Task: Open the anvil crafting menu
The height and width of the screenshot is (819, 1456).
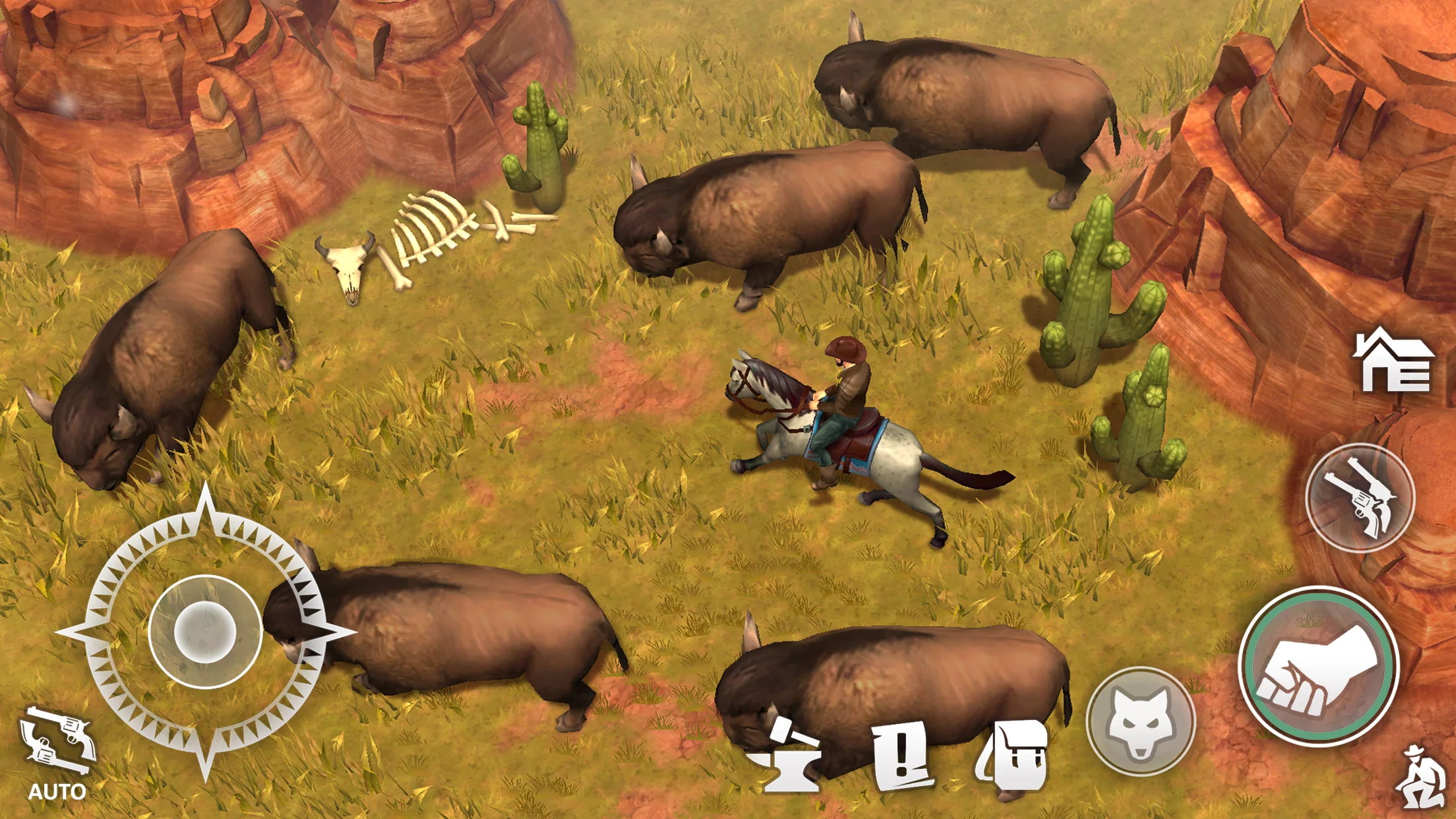Action: tap(788, 756)
